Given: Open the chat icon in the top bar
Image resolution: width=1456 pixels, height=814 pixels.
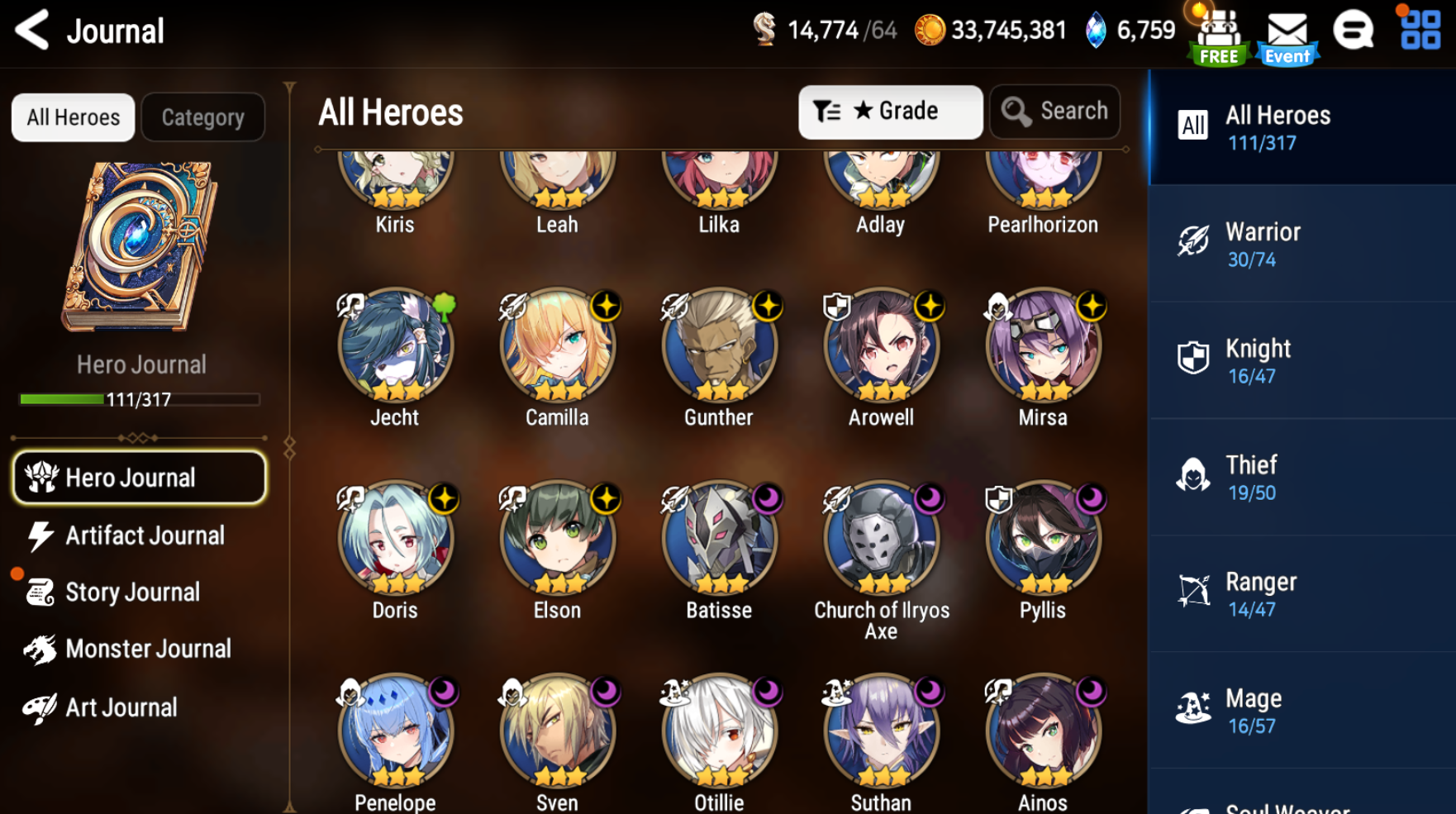Looking at the screenshot, I should click(1354, 30).
